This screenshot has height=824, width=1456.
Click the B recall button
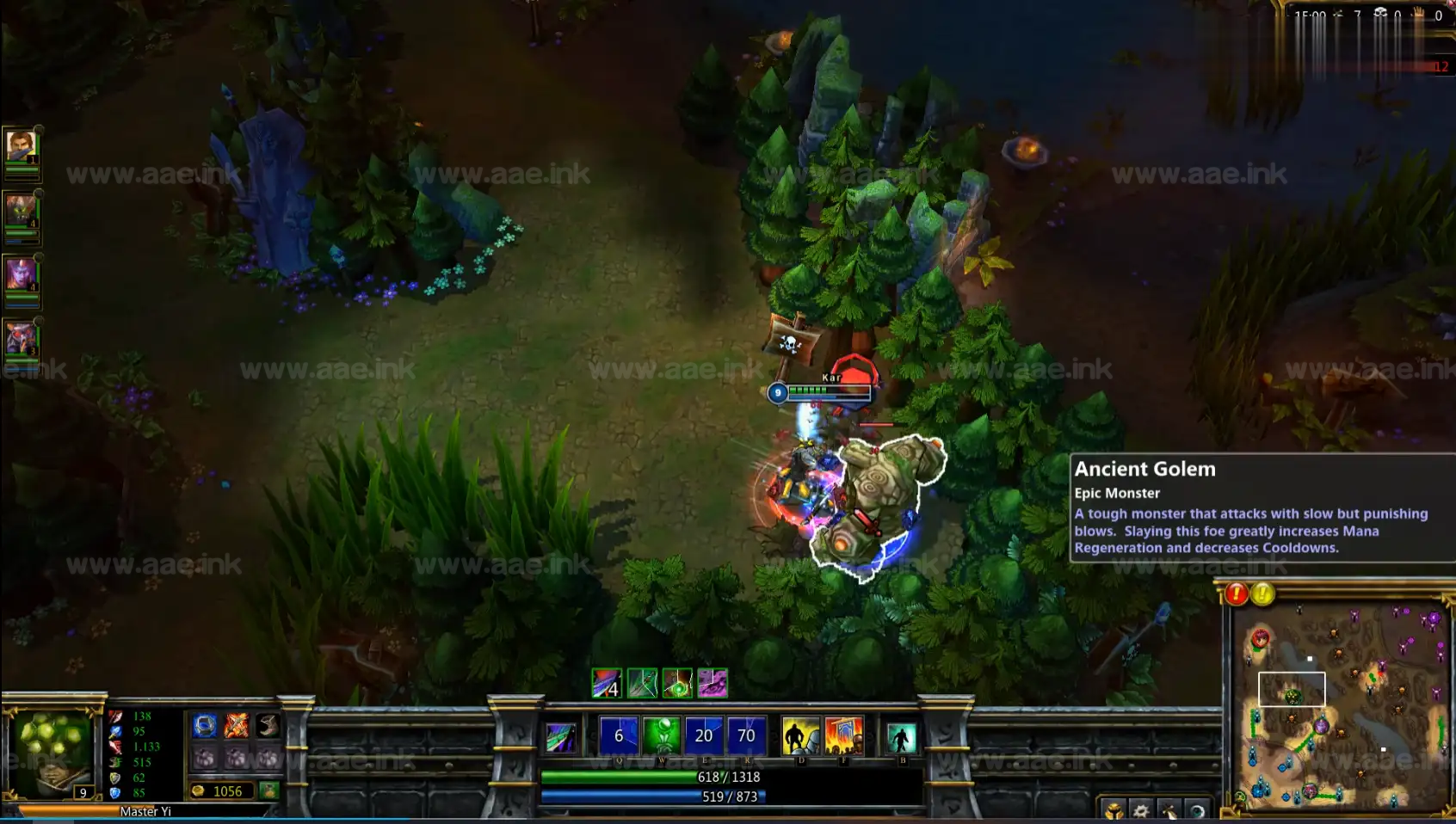[x=901, y=738]
